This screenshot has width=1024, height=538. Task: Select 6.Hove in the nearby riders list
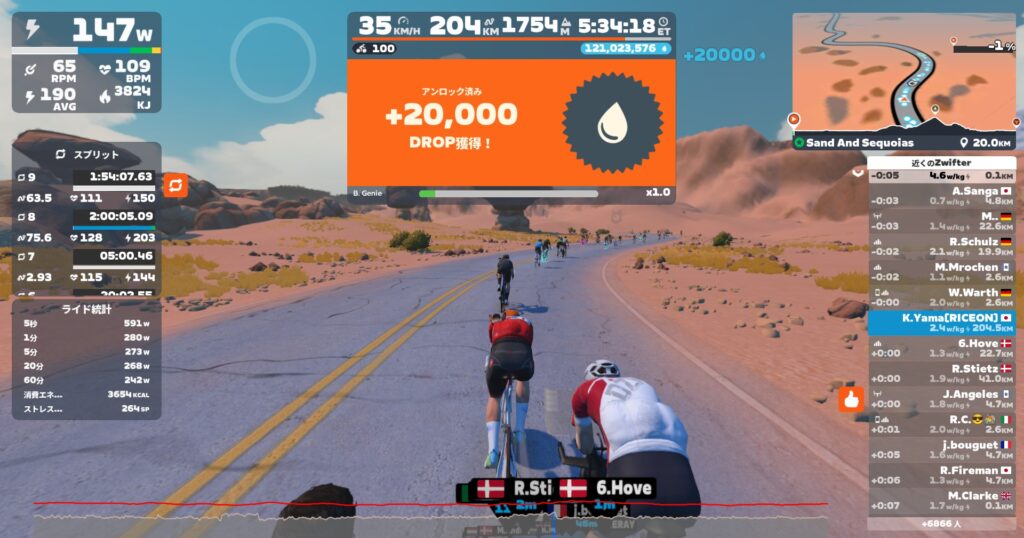click(941, 348)
